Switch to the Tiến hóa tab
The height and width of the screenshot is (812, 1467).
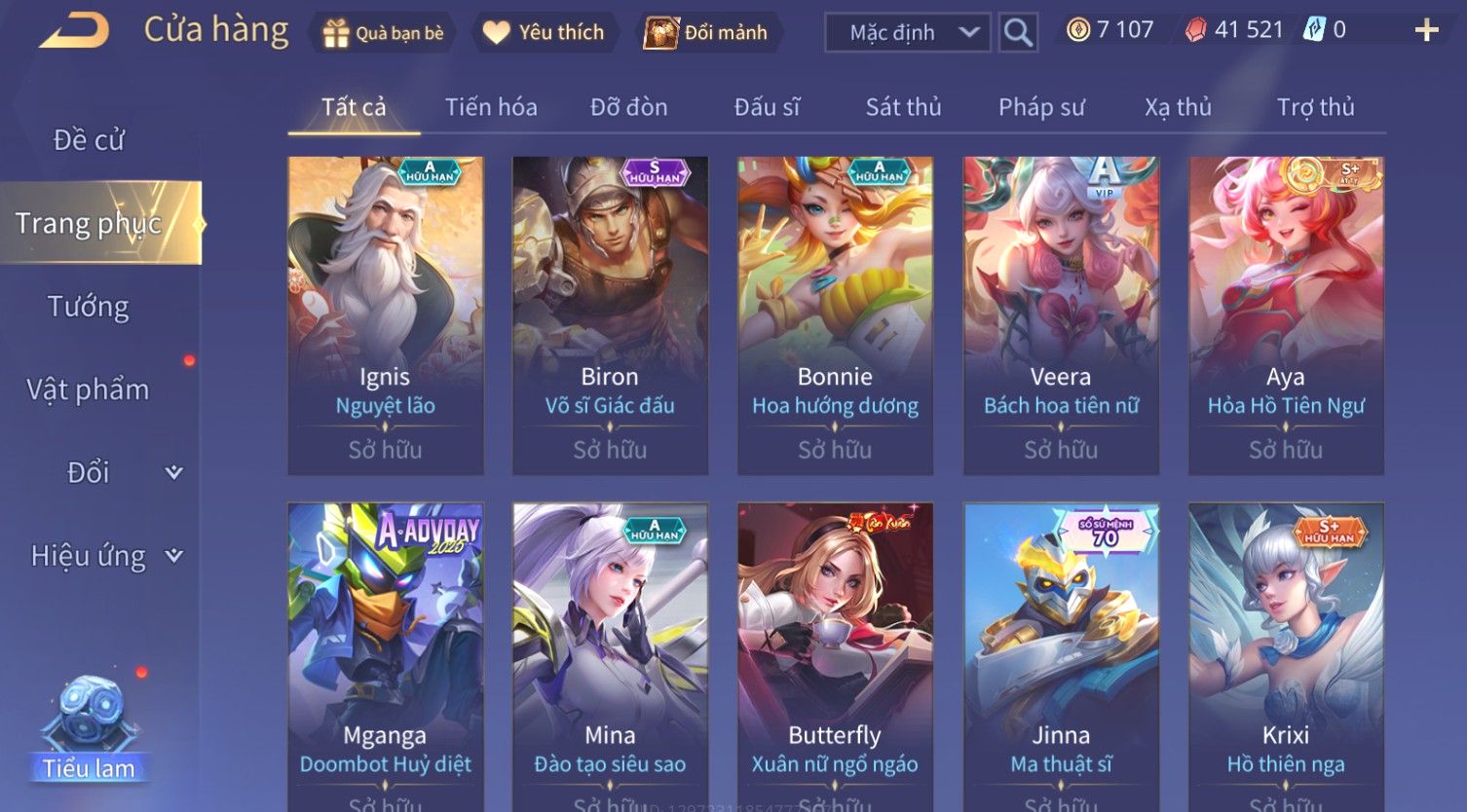pyautogui.click(x=491, y=107)
